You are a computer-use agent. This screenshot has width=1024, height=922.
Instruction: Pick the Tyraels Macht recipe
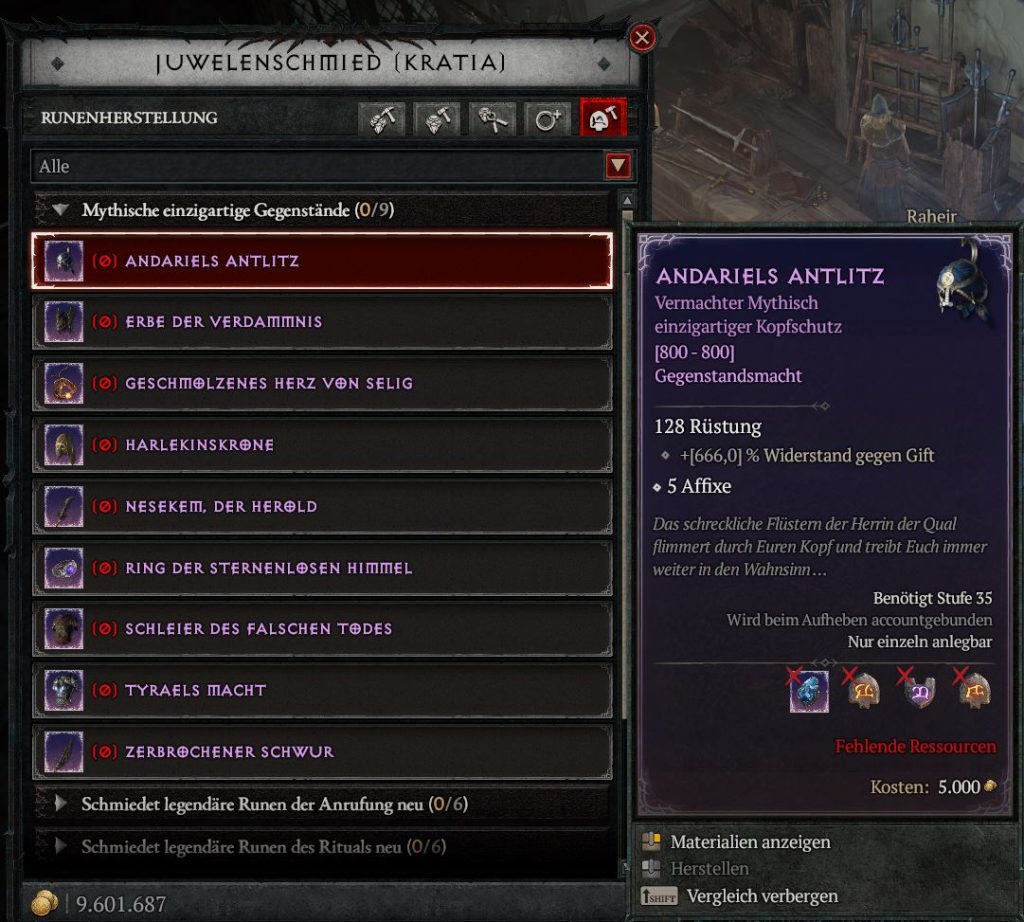[x=322, y=691]
